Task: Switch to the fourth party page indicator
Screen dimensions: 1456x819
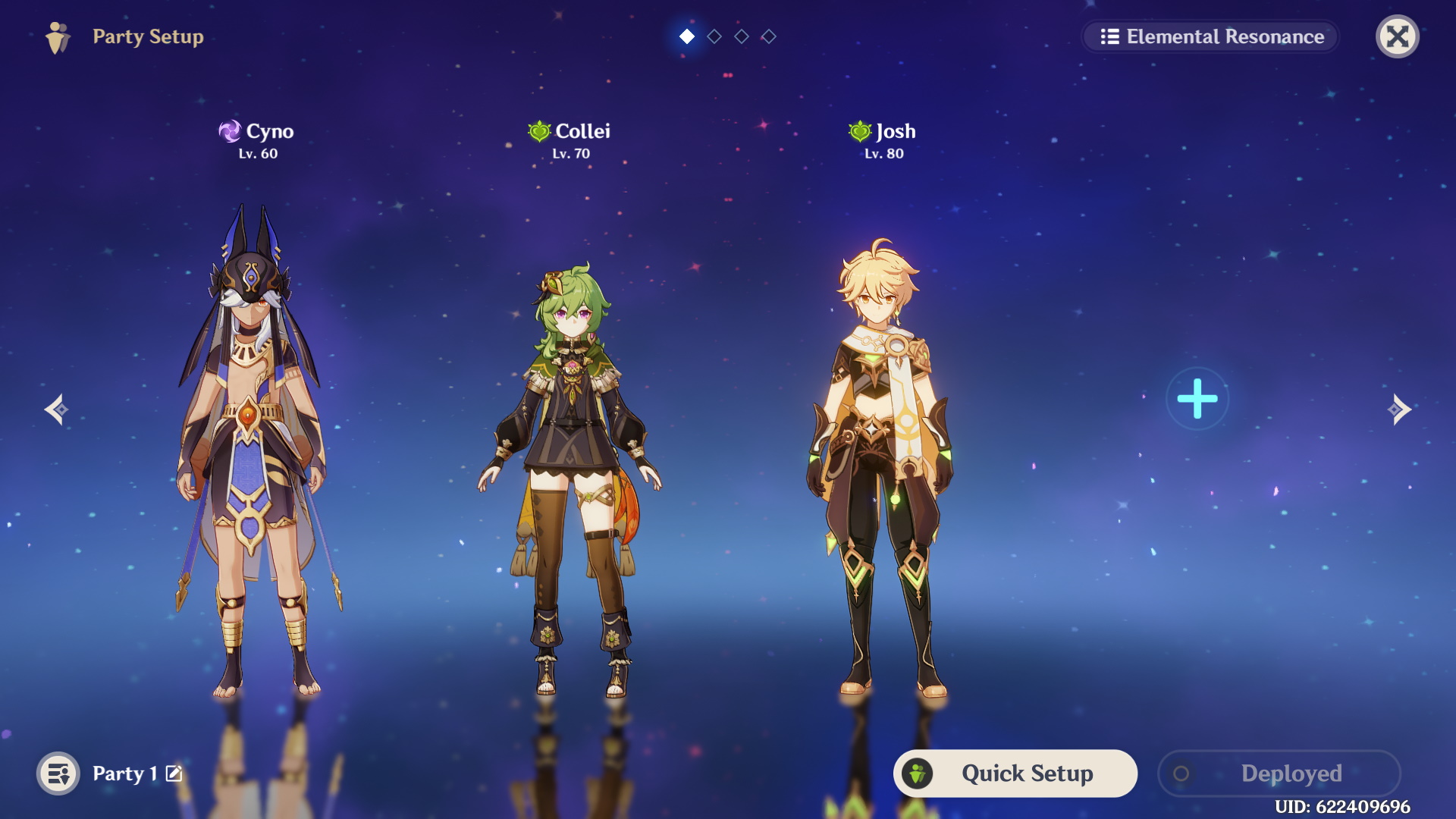Action: 769,36
